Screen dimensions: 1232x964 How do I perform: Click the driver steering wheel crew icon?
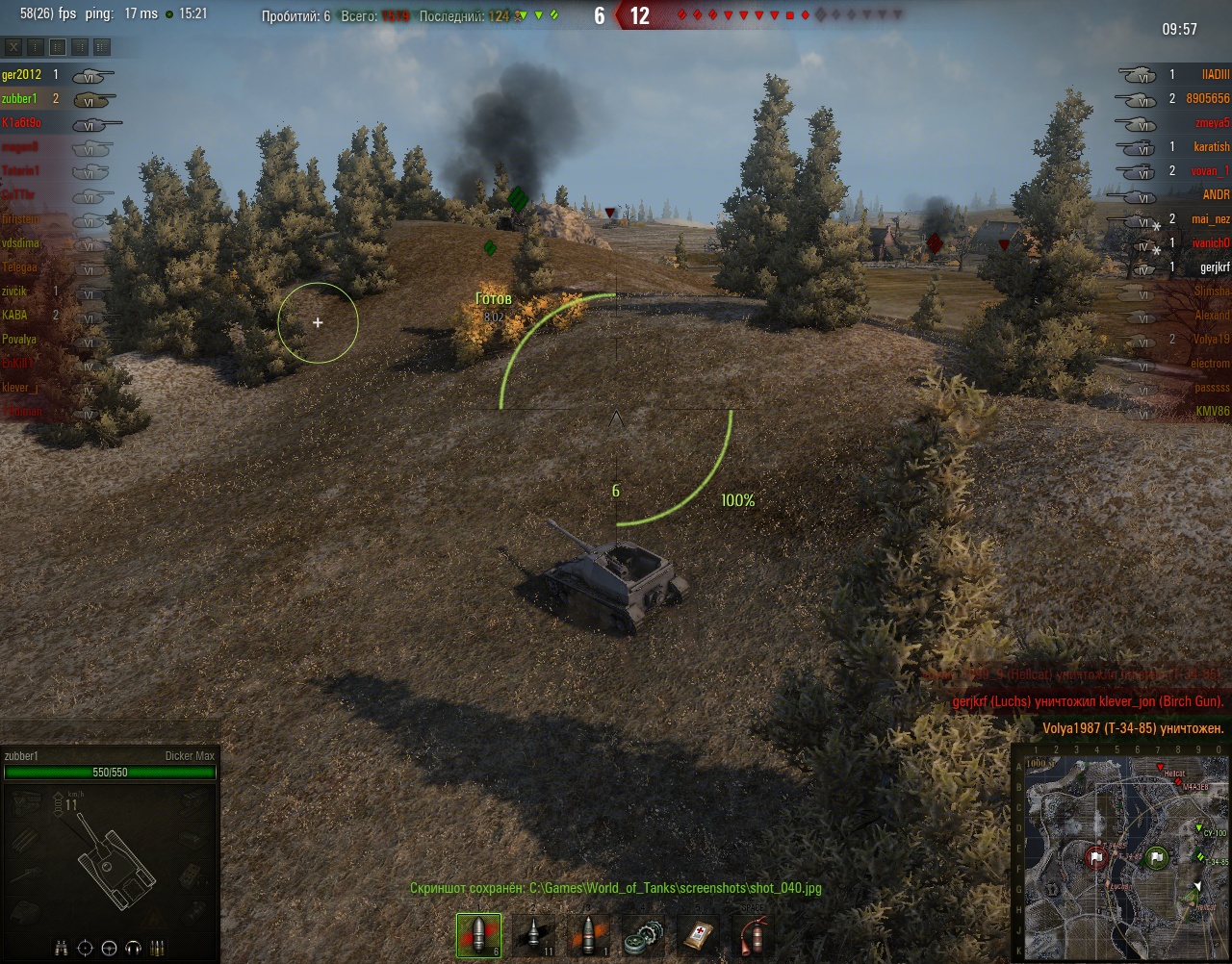point(109,948)
